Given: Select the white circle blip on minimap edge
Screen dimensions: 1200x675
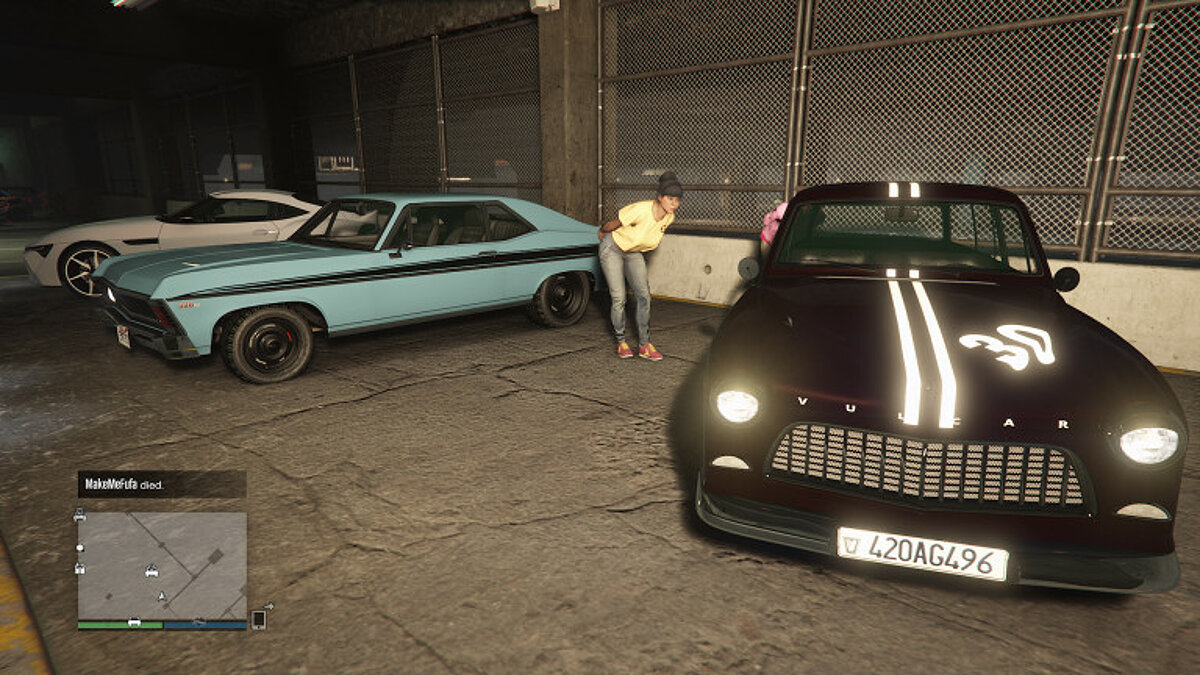Looking at the screenshot, I should pos(80,548).
